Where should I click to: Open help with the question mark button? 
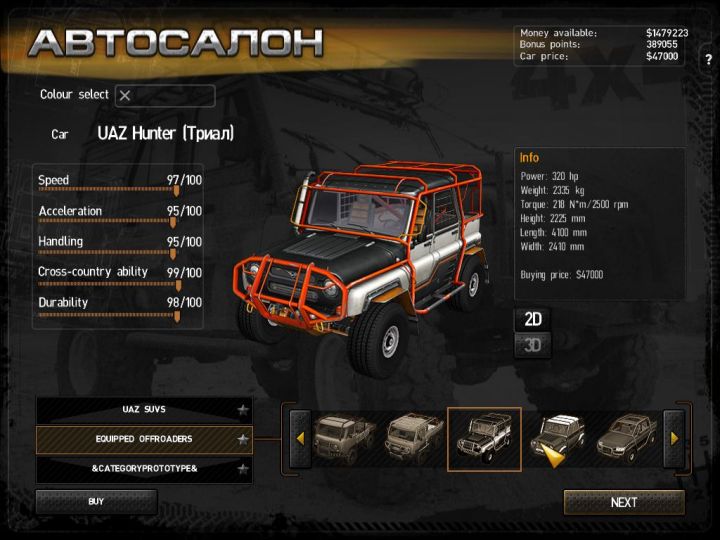(x=708, y=60)
